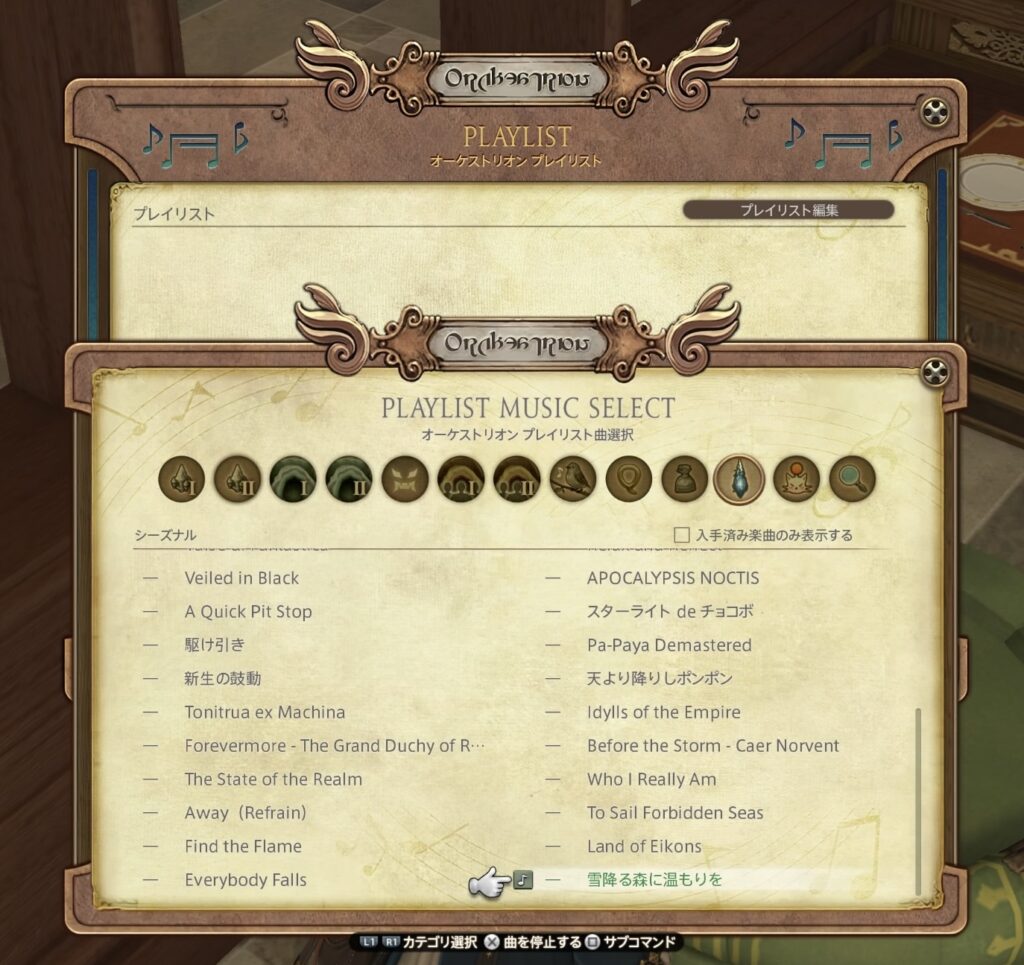Viewport: 1024px width, 965px height.
Task: Open the sack icon category
Action: coord(685,481)
